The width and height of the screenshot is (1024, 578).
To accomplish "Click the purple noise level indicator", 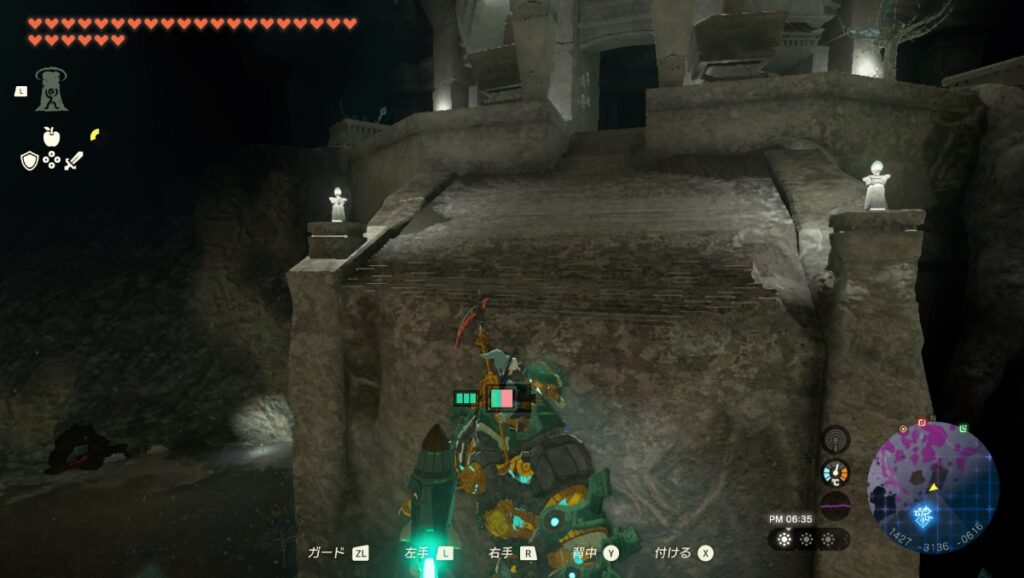I will pyautogui.click(x=835, y=506).
